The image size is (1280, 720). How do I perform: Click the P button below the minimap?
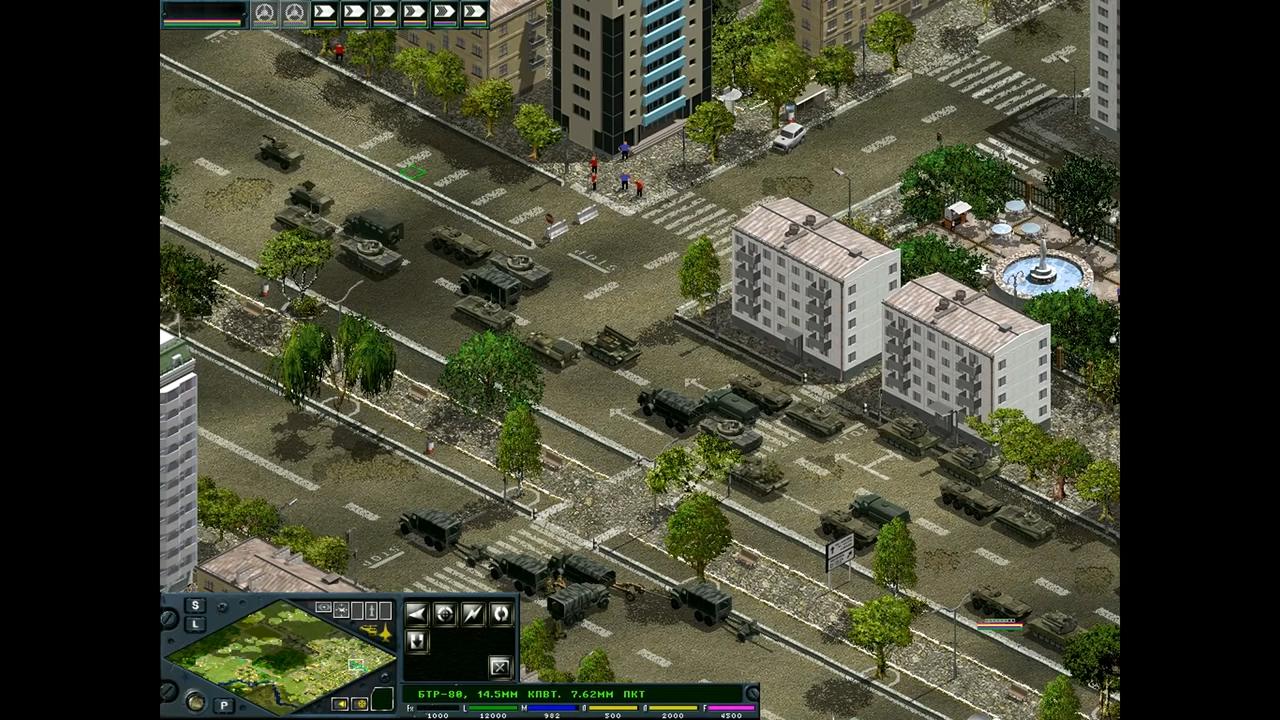click(225, 705)
